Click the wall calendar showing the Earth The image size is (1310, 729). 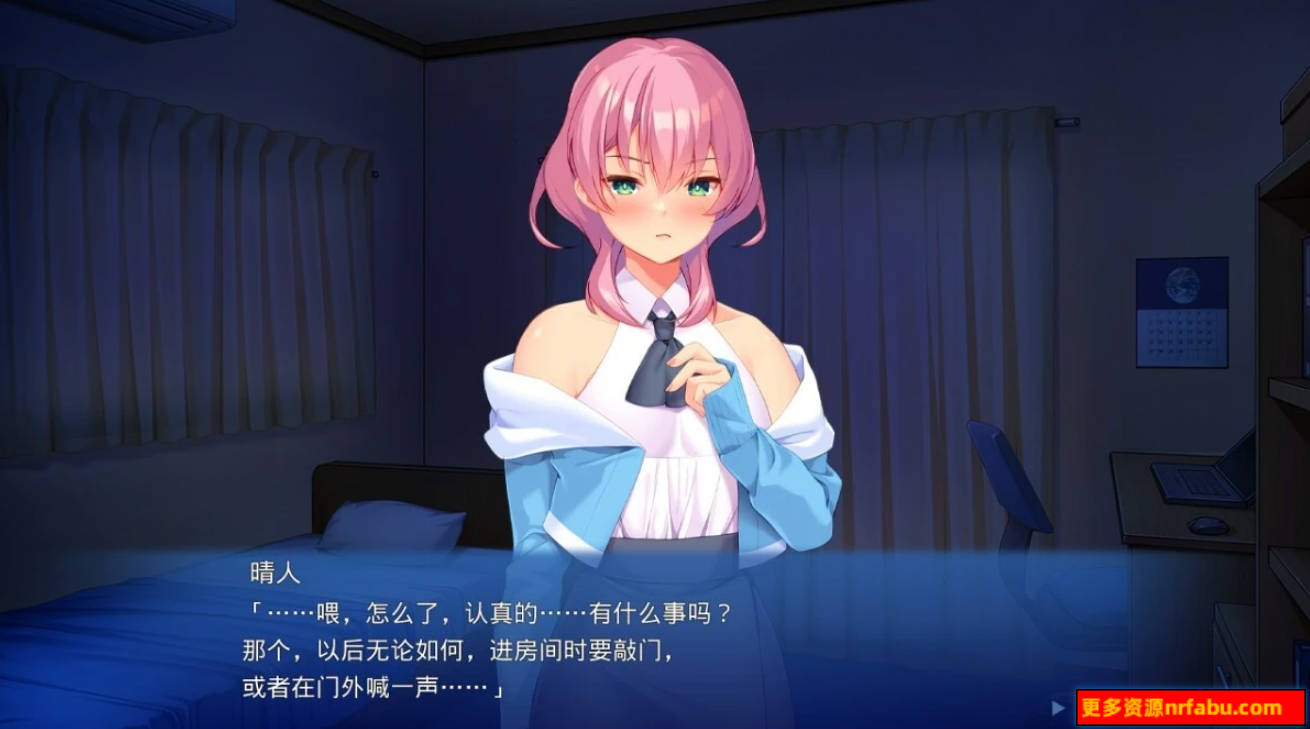coord(1184,310)
